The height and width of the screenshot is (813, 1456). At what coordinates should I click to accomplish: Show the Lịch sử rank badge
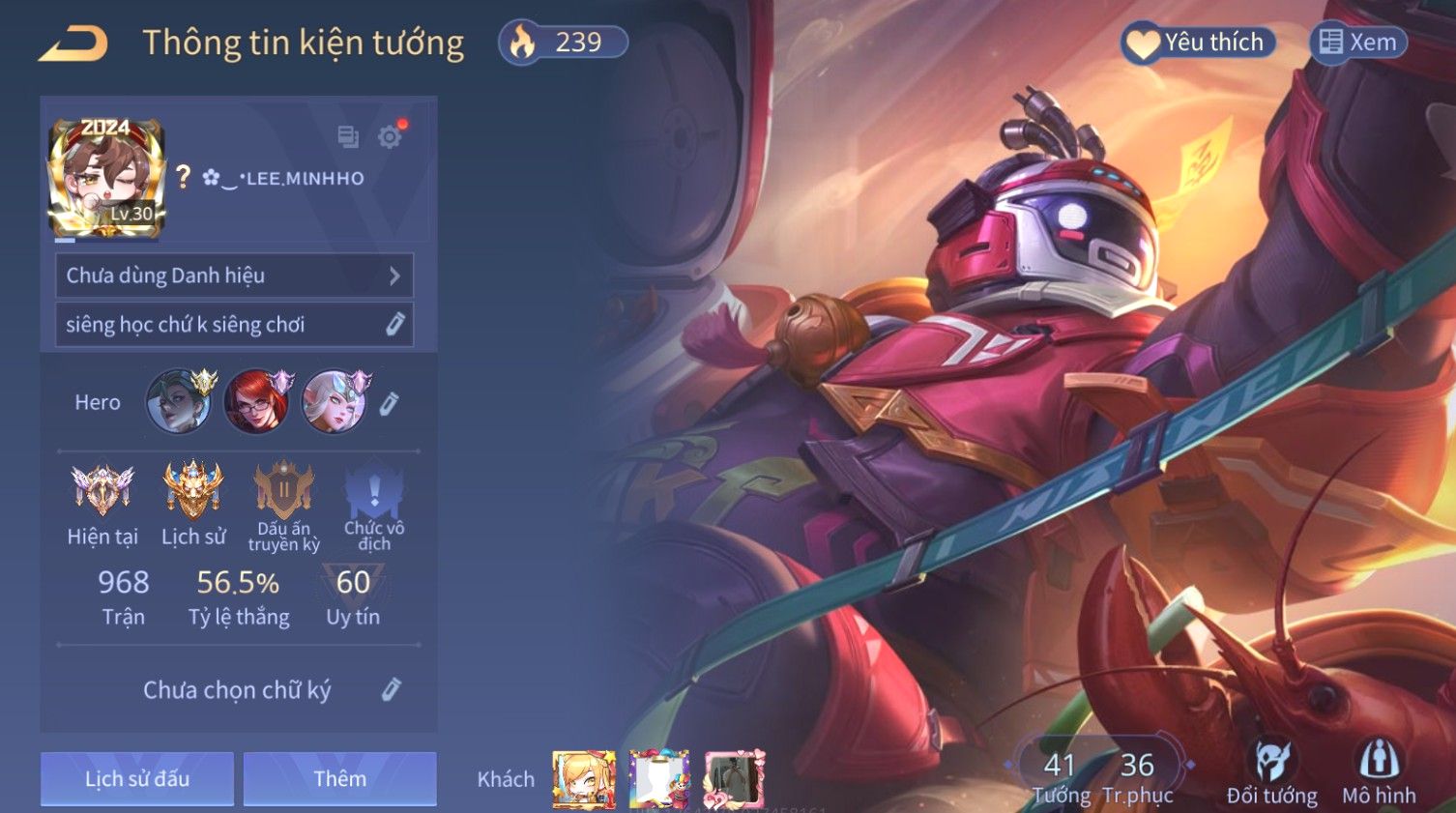click(193, 503)
